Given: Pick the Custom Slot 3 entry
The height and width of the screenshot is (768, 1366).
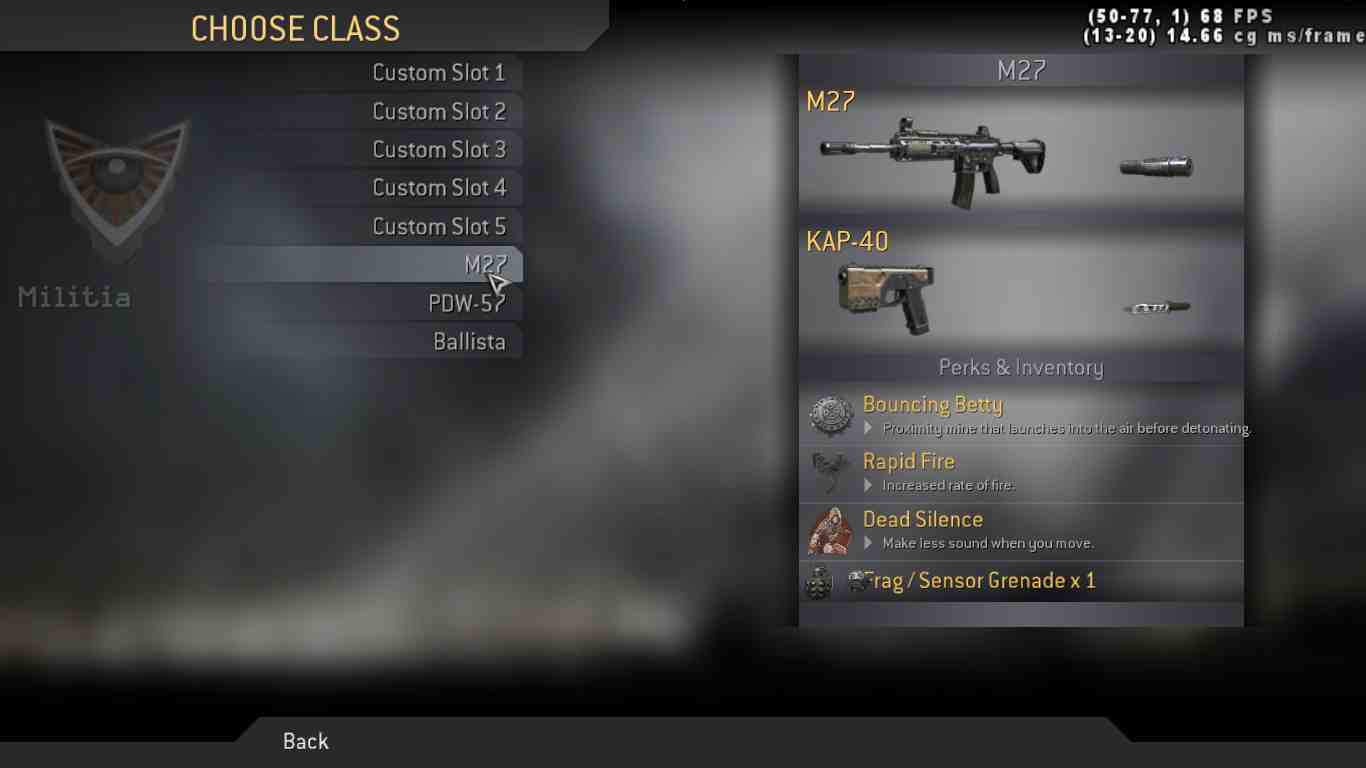Looking at the screenshot, I should [x=438, y=150].
